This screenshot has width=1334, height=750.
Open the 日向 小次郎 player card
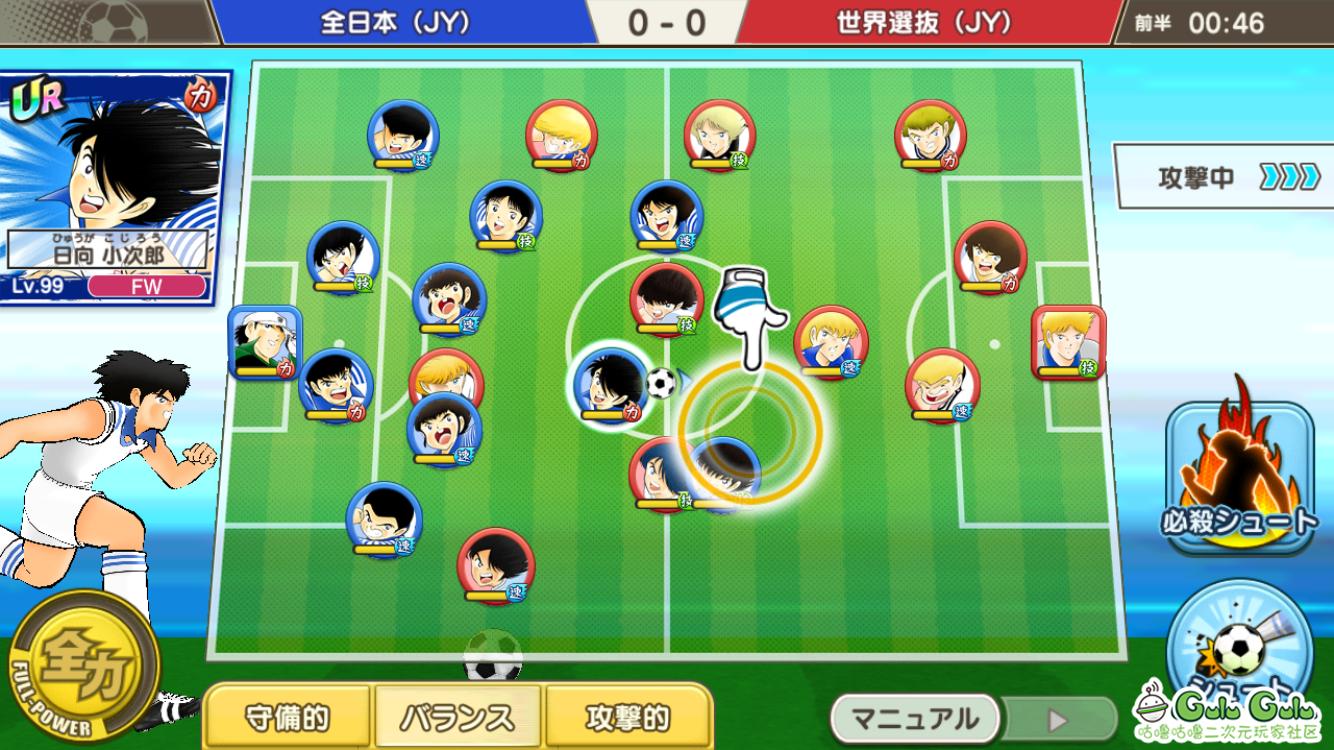click(x=115, y=187)
